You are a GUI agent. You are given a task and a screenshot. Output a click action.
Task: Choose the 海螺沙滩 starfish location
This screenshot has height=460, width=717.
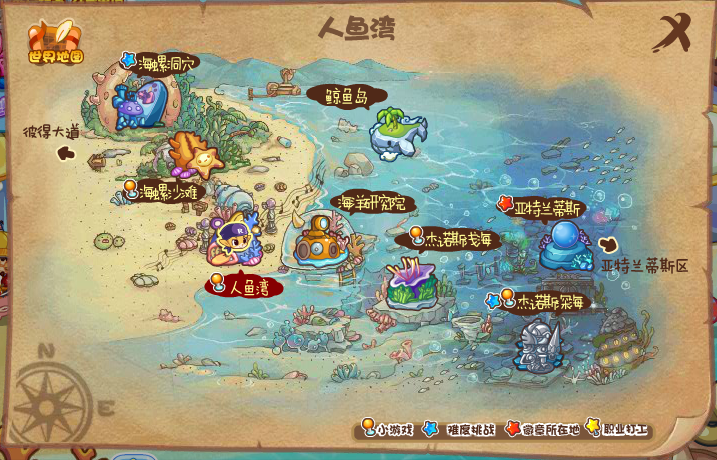194,156
